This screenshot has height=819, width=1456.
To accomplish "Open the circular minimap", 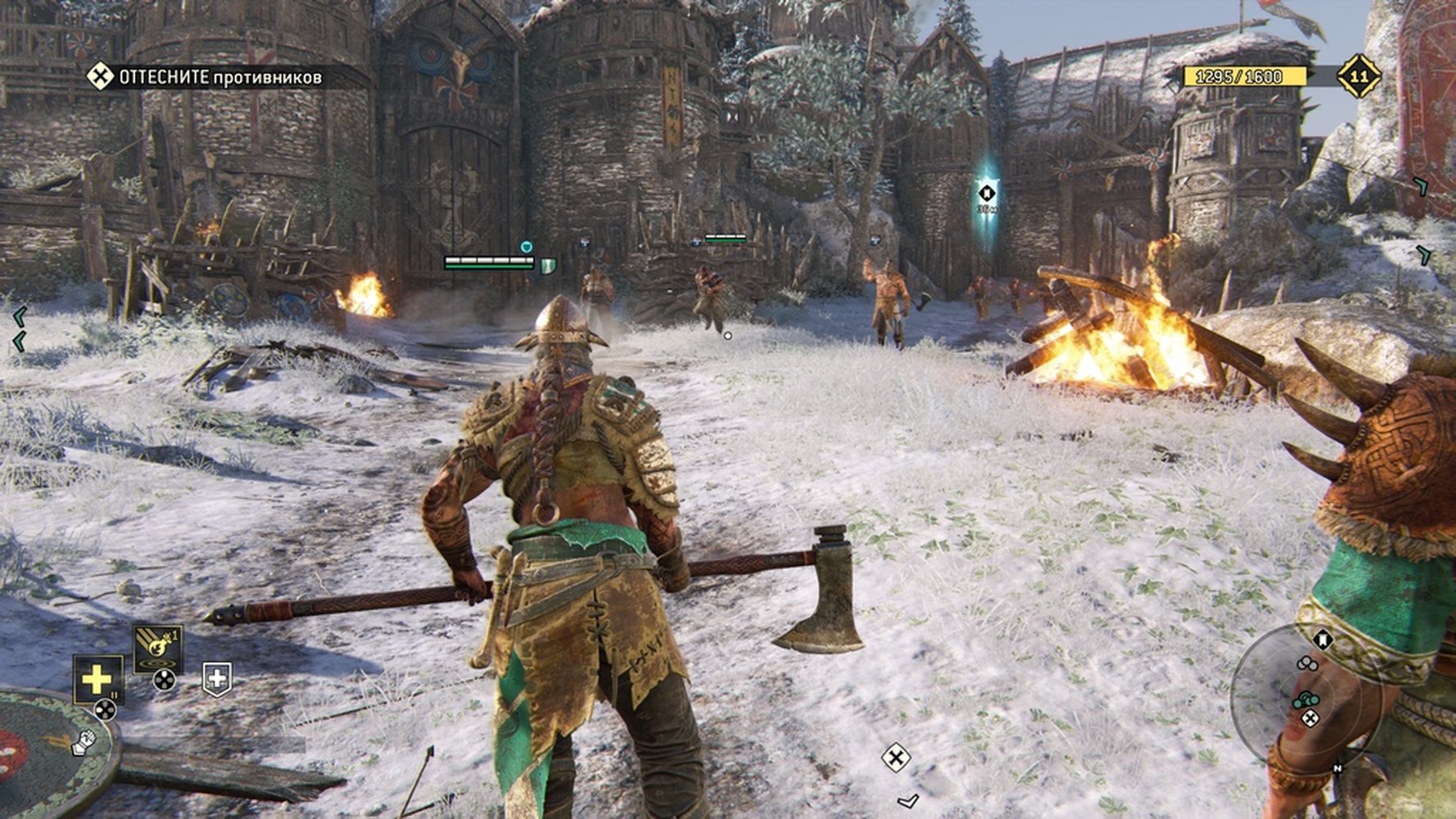I will [x=1304, y=700].
